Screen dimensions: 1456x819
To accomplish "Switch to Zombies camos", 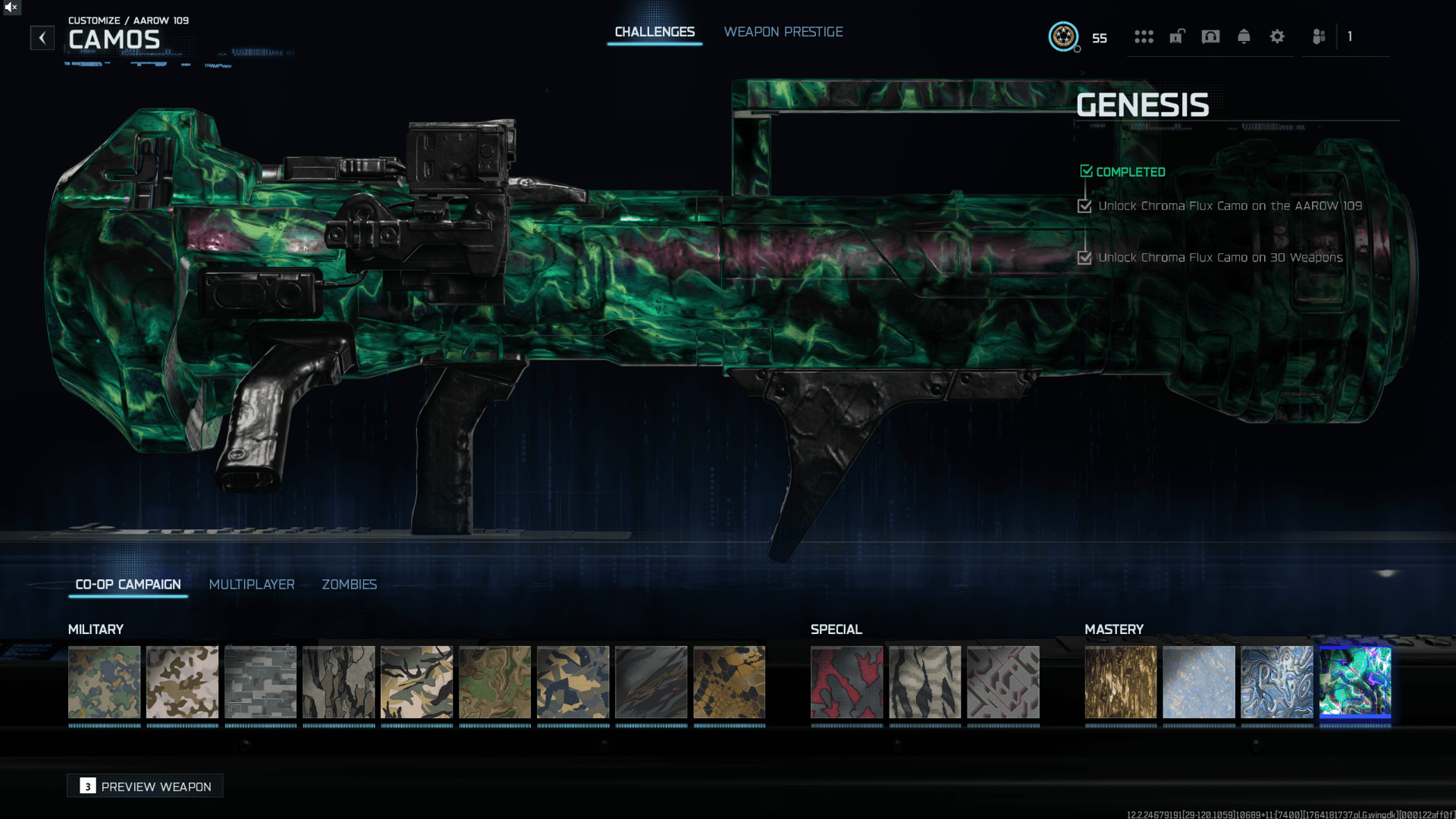I will click(349, 585).
